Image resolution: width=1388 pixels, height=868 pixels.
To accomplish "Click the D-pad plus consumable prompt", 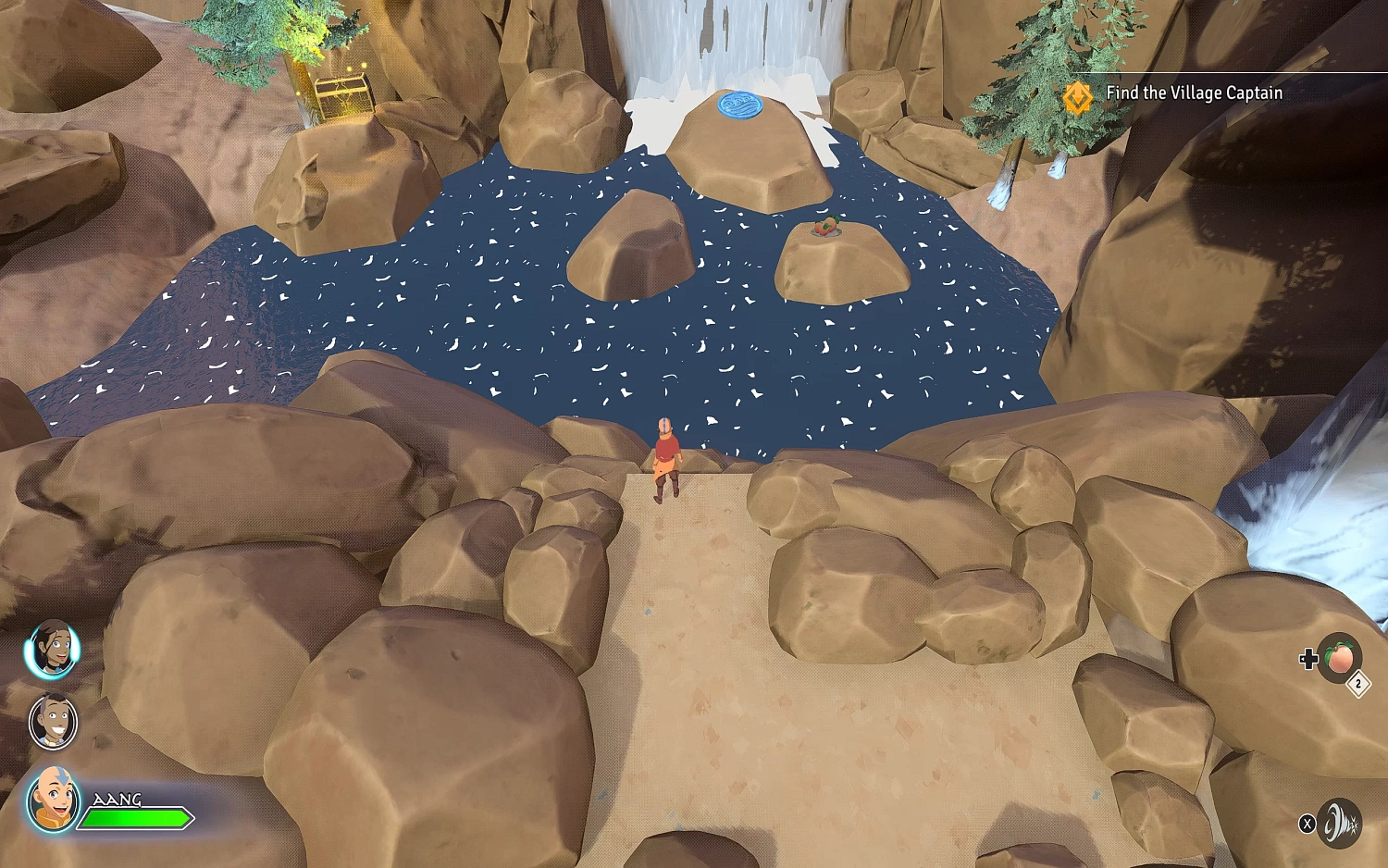I will 1308,659.
